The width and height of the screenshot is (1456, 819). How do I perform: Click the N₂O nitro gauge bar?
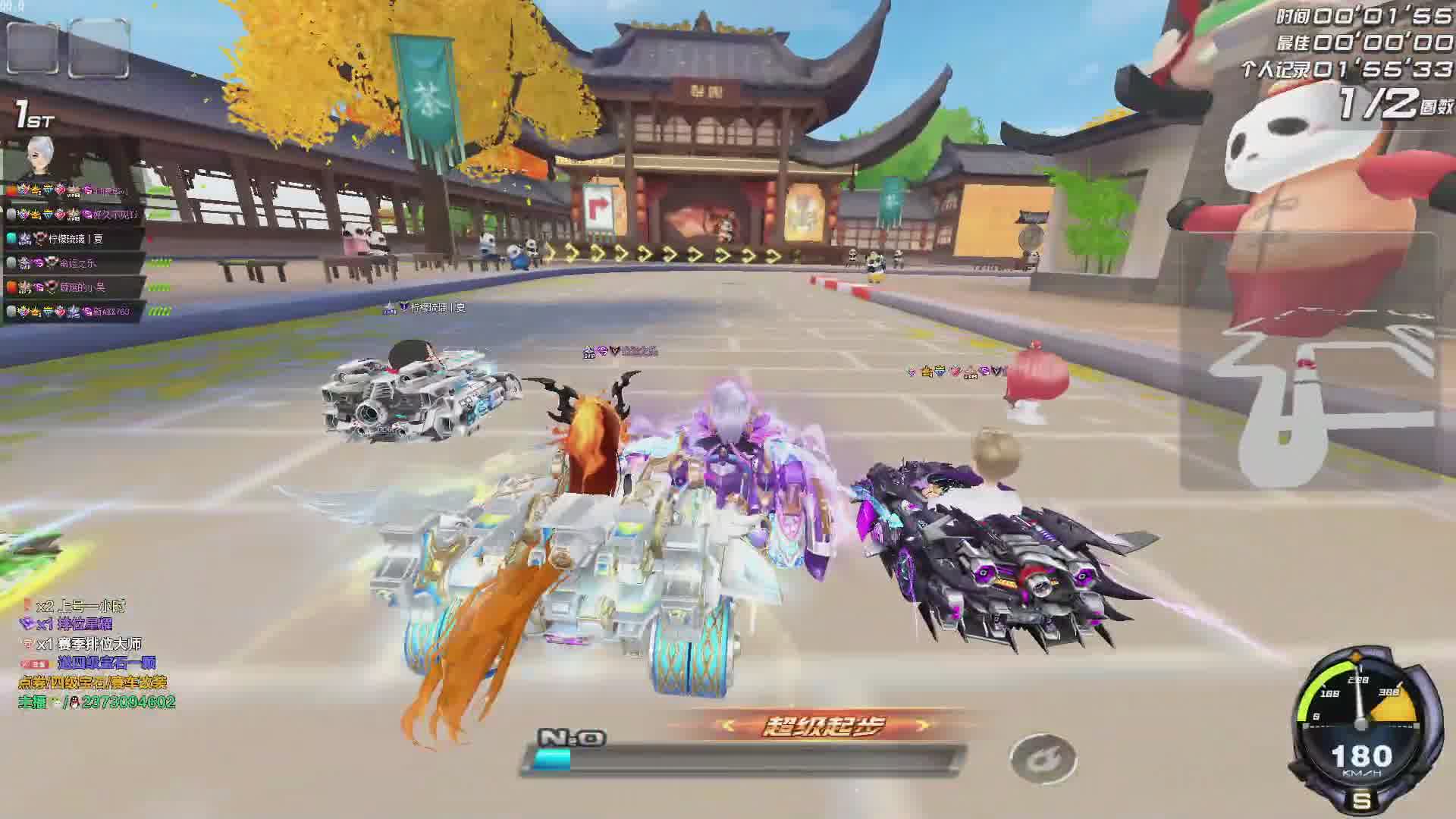(743, 760)
